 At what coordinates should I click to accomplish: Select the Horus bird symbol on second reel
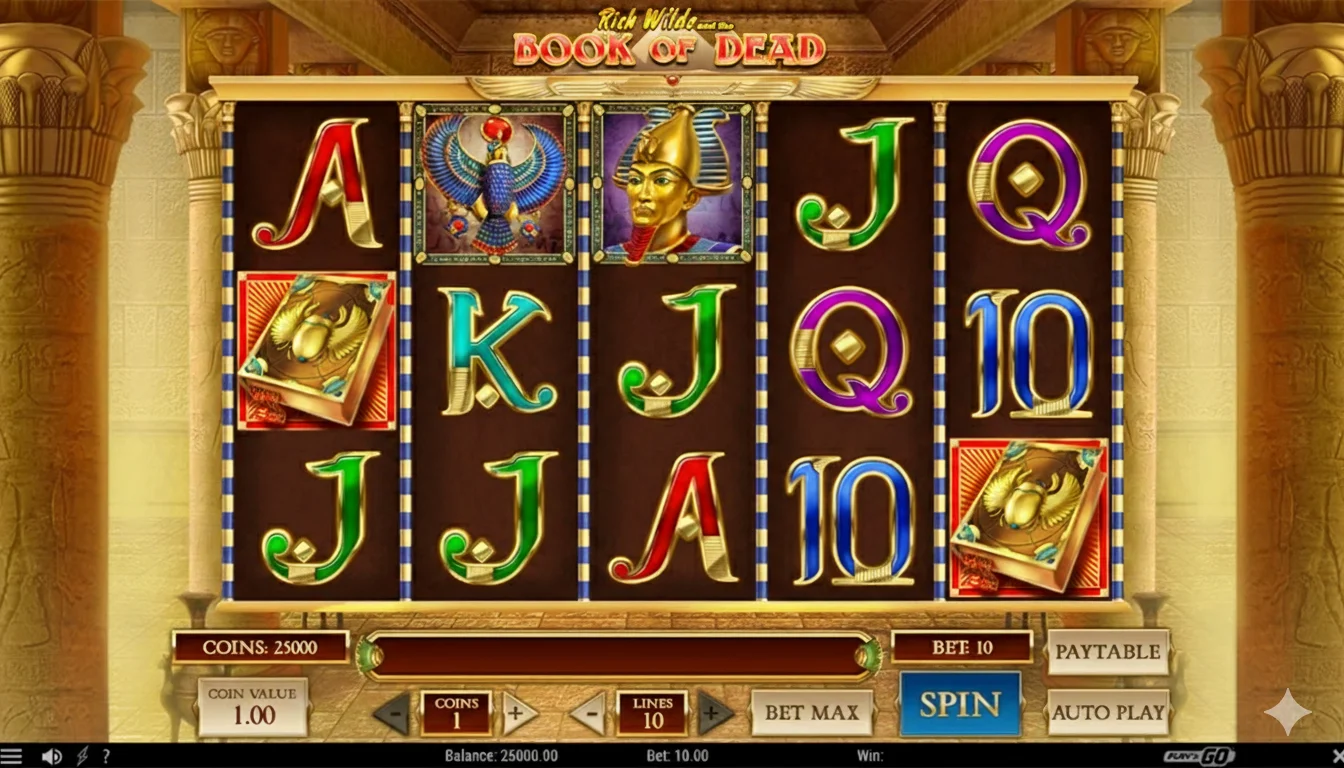[x=489, y=185]
